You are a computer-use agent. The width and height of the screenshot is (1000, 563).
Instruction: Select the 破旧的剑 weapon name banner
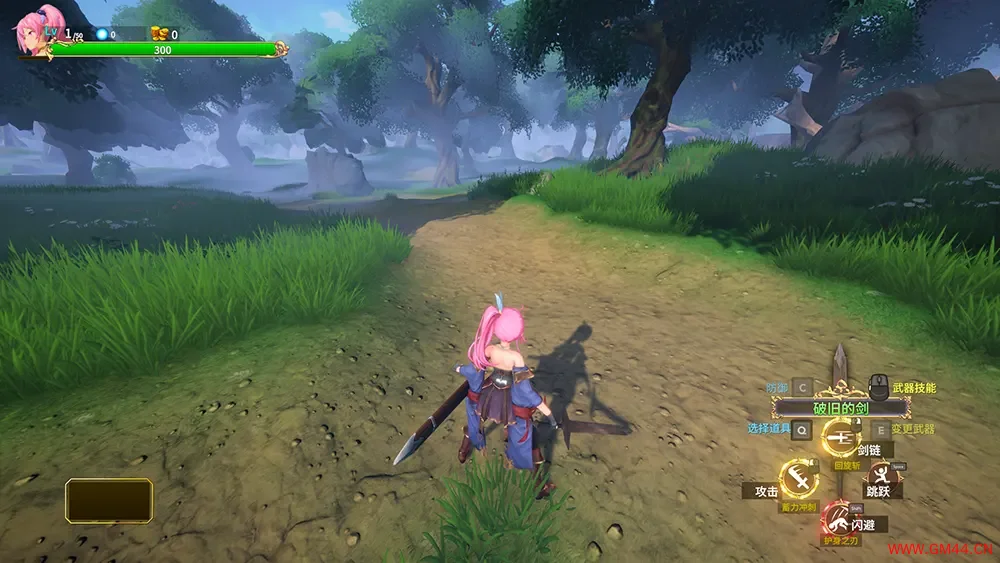(840, 408)
